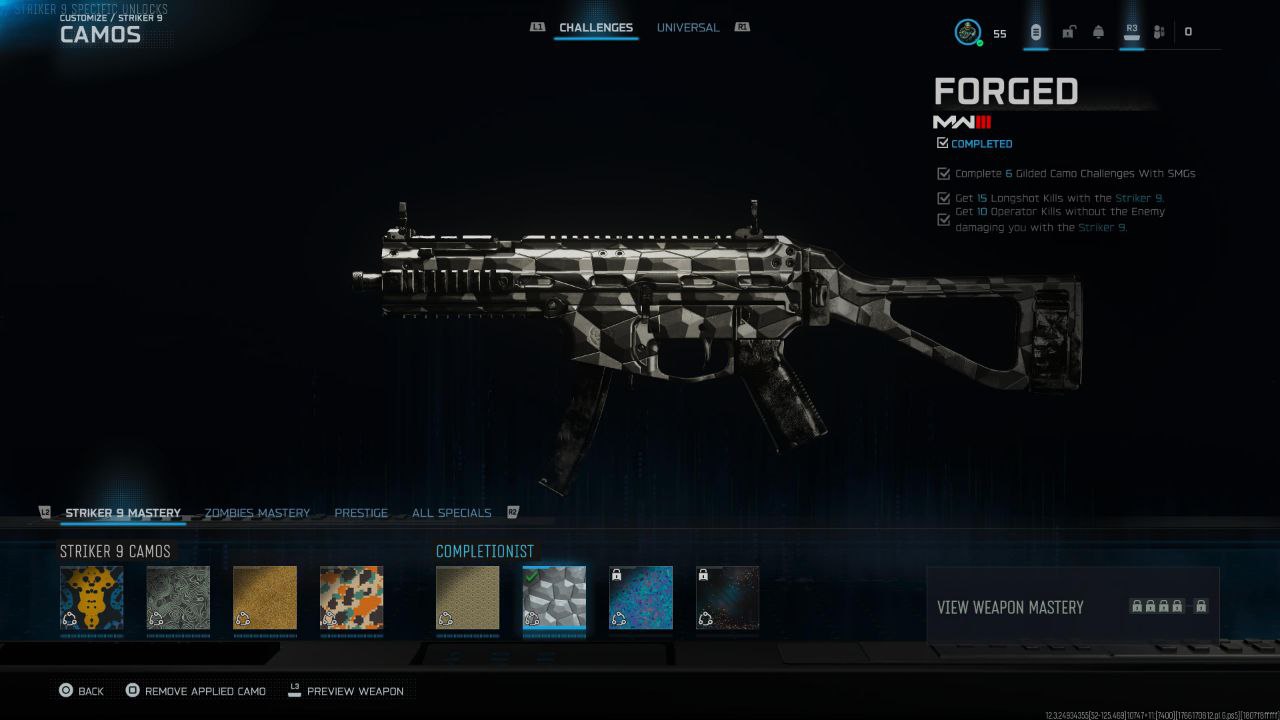
Task: Pick the orange pixelated camo
Action: pyautogui.click(x=351, y=598)
